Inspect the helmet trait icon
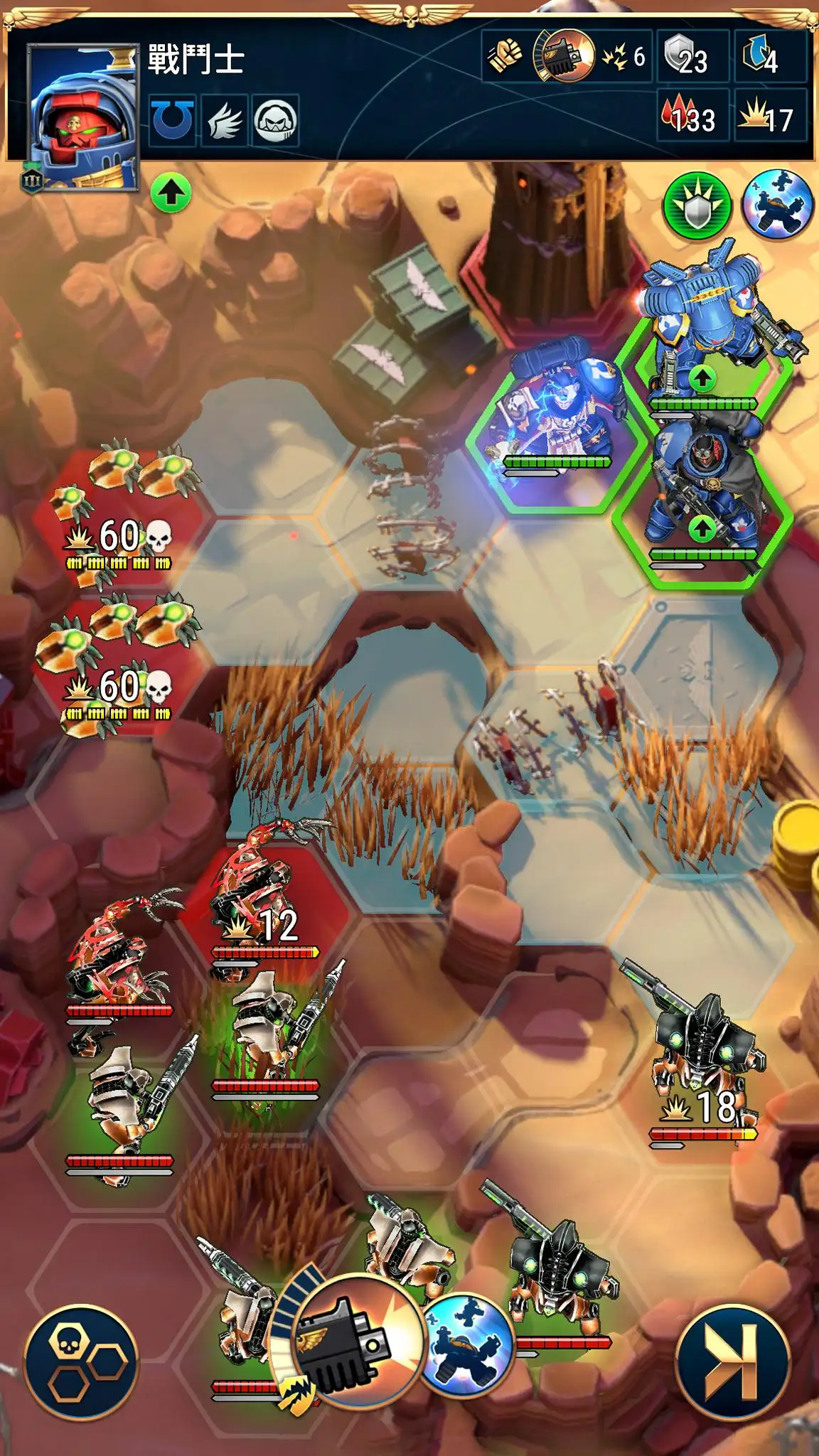Image resolution: width=819 pixels, height=1456 pixels. pyautogui.click(x=275, y=120)
